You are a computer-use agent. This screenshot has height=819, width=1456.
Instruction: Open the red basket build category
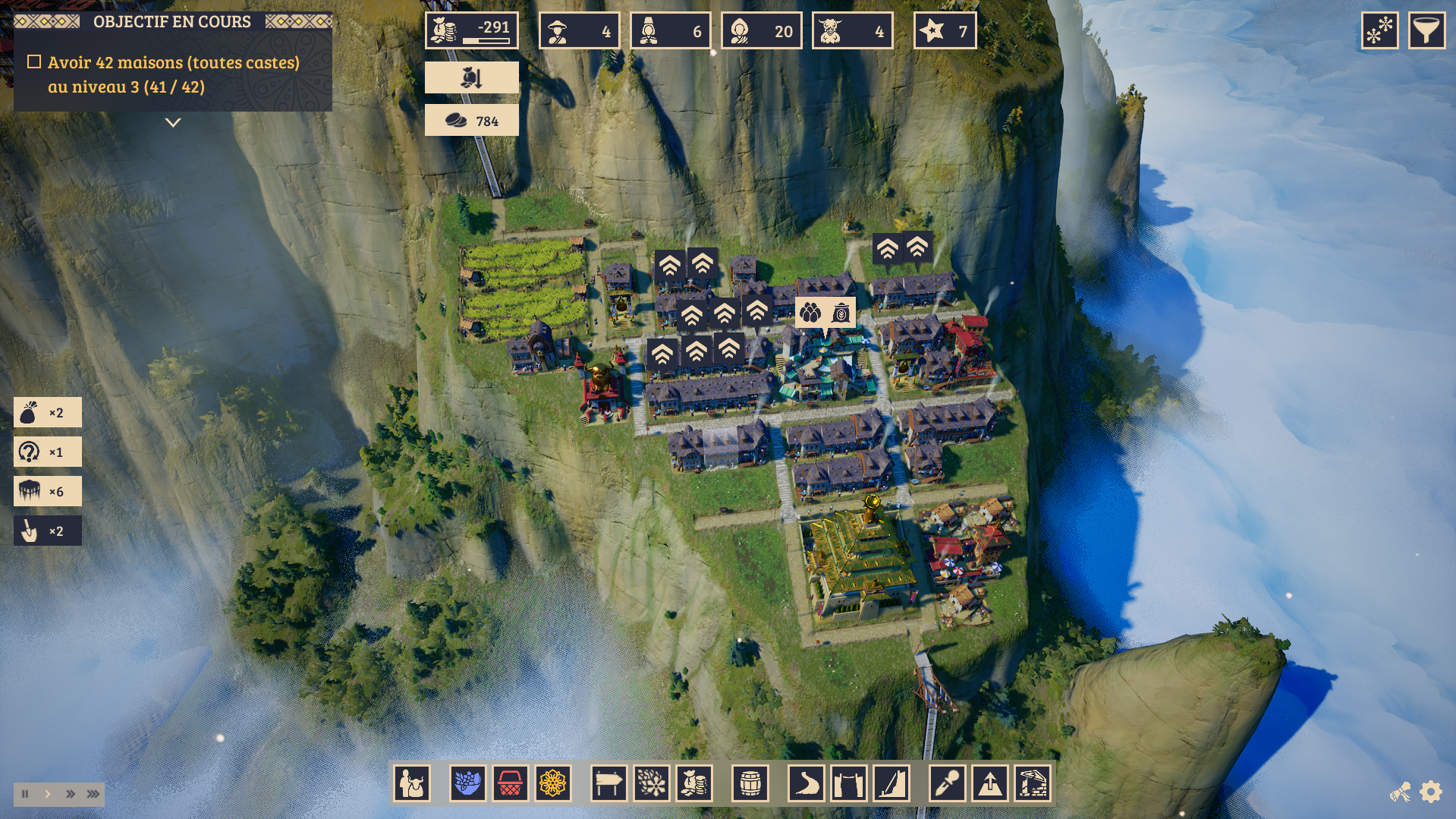coord(510,783)
